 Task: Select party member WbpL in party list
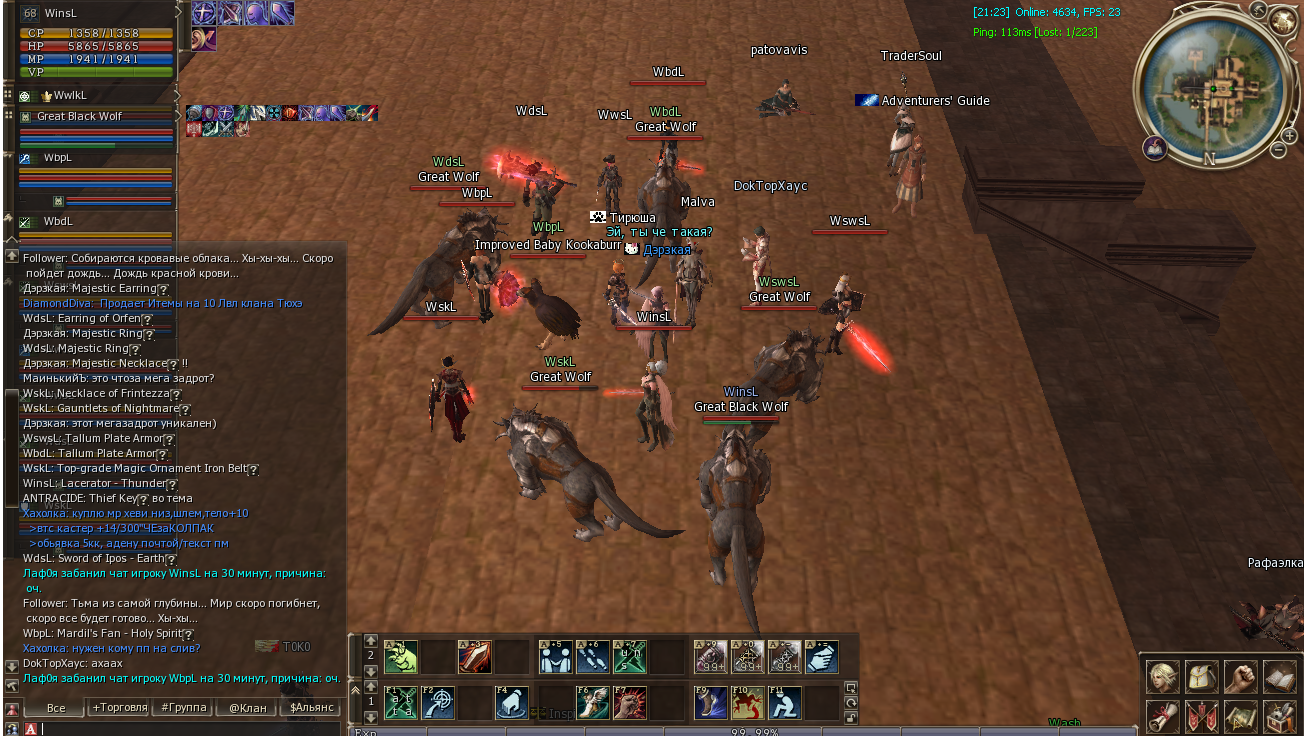(x=58, y=158)
